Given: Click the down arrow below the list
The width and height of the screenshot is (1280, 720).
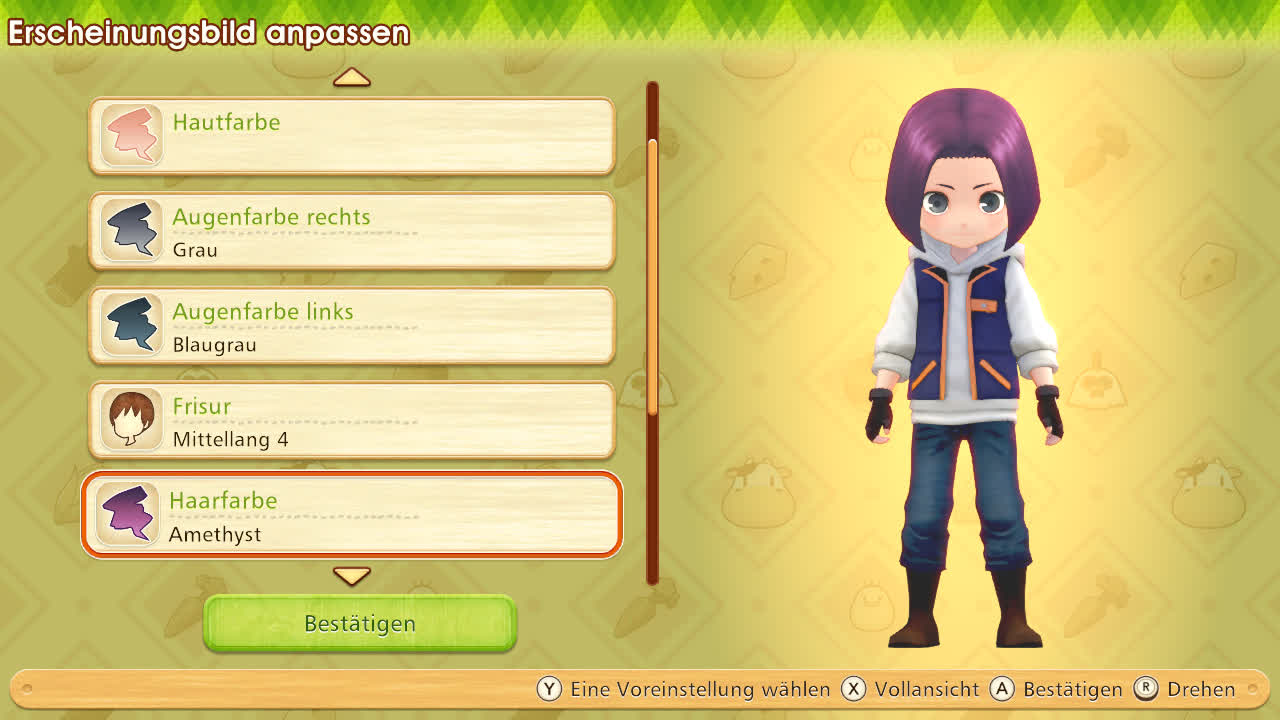Looking at the screenshot, I should tap(352, 576).
